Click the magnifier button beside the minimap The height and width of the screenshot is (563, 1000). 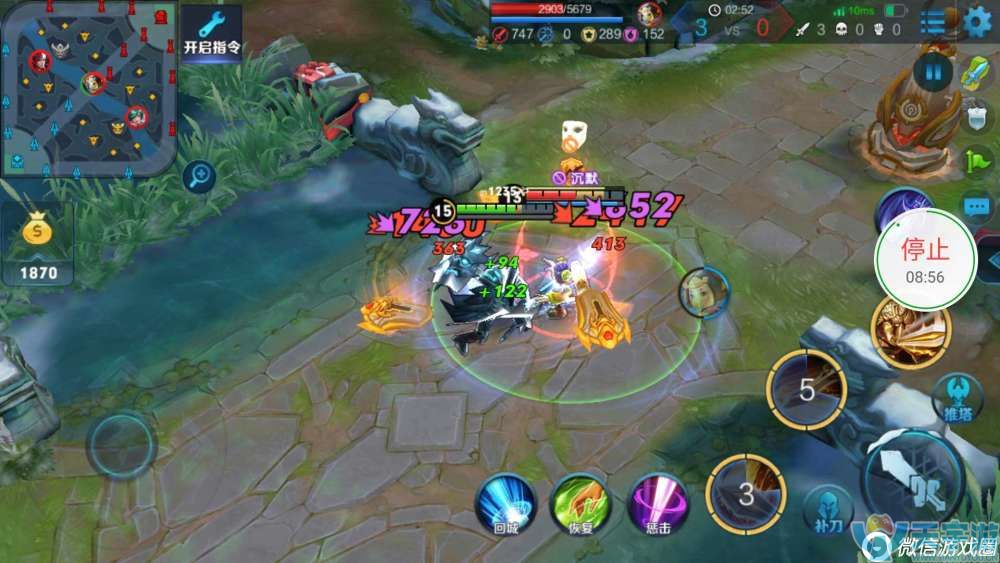(200, 177)
